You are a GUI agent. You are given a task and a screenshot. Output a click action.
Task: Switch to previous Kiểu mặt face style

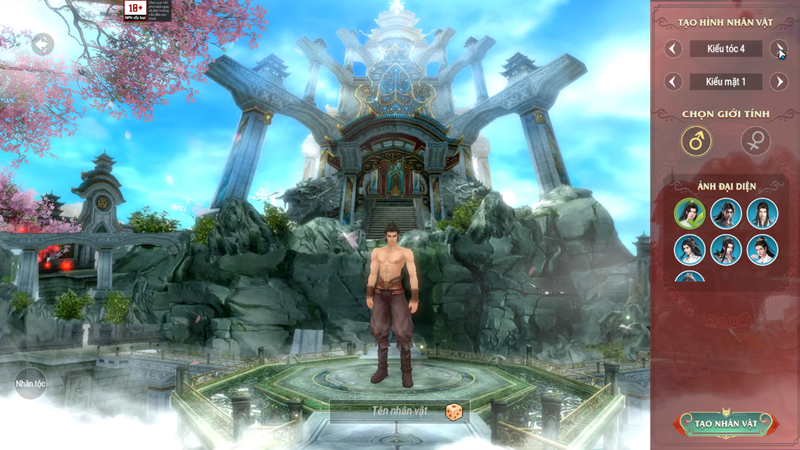tap(673, 81)
